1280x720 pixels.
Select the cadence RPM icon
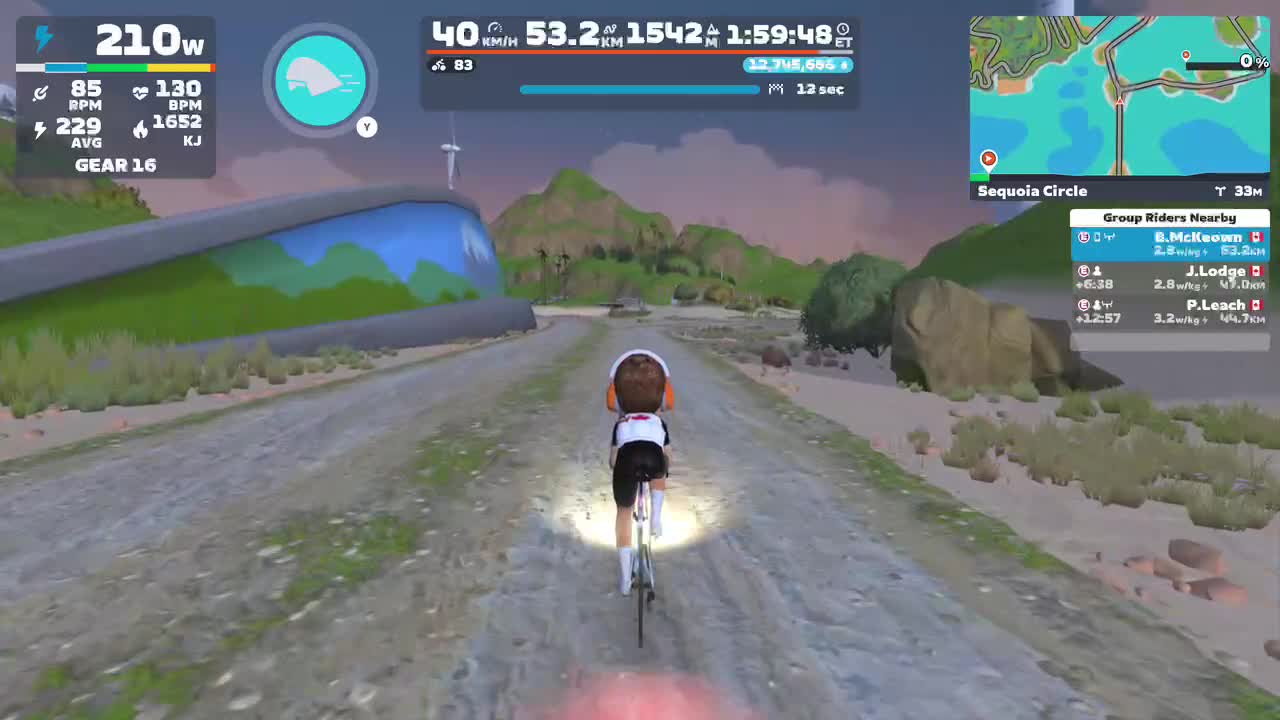coord(41,92)
